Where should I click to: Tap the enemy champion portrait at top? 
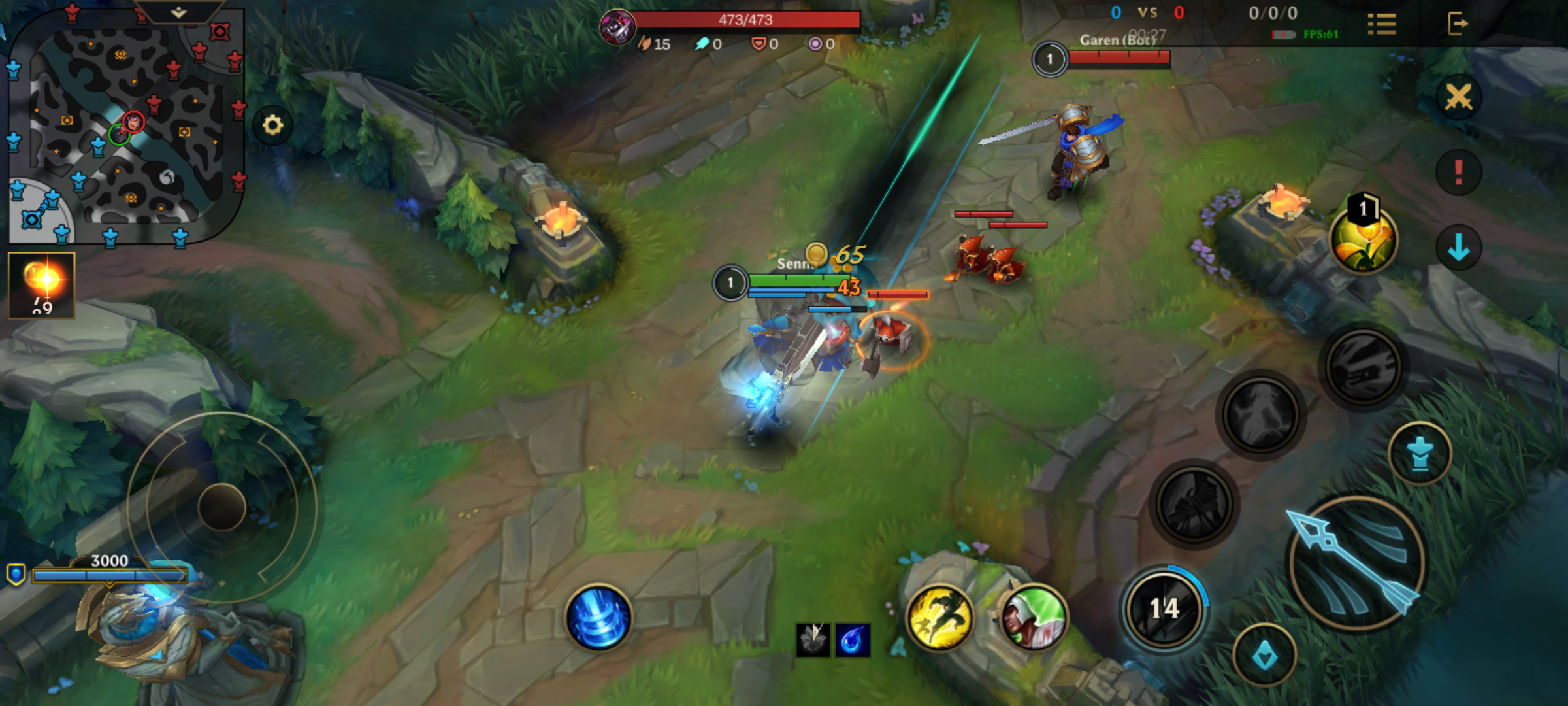(617, 27)
